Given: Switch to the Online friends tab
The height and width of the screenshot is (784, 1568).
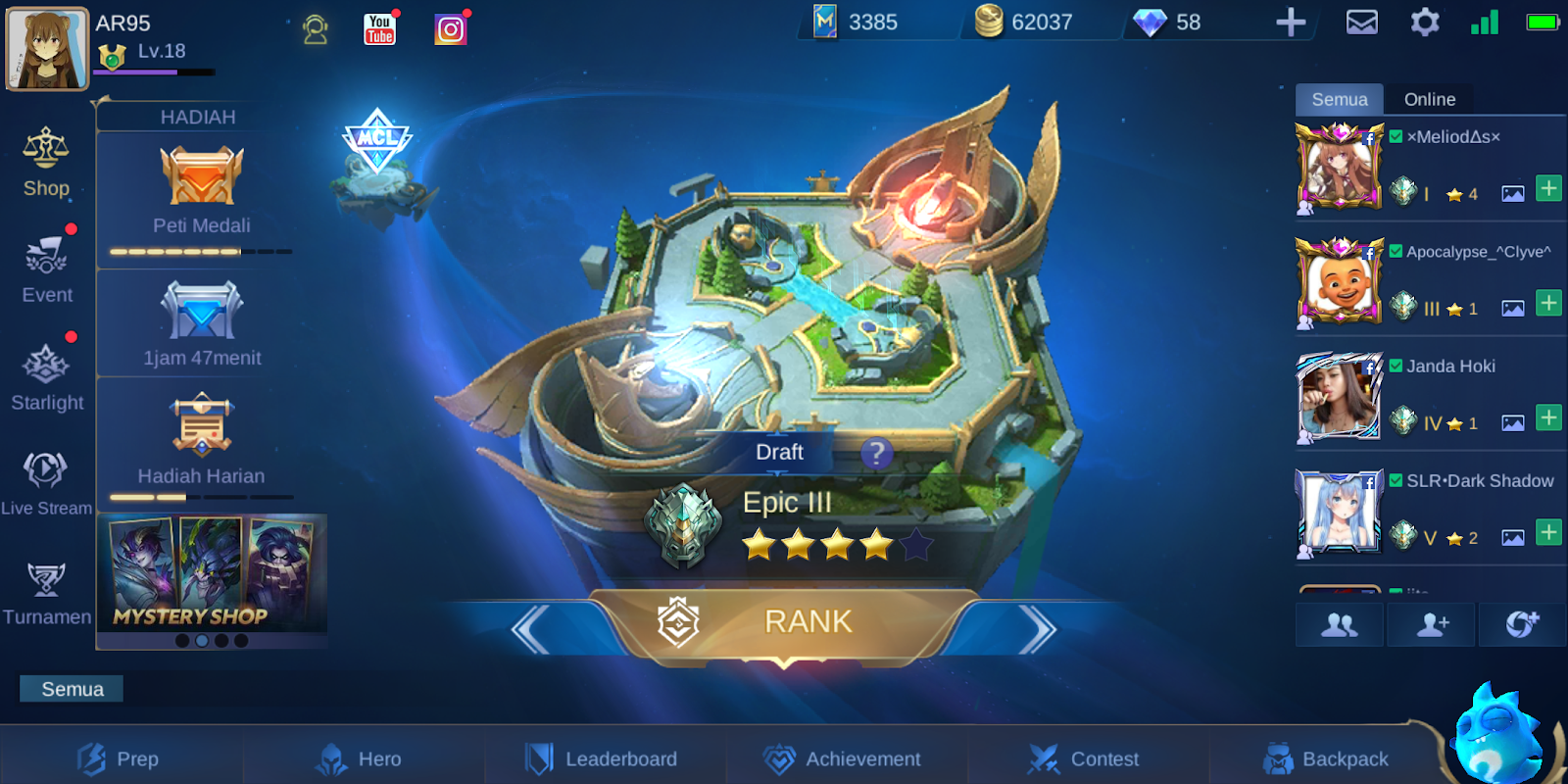Looking at the screenshot, I should pyautogui.click(x=1430, y=99).
